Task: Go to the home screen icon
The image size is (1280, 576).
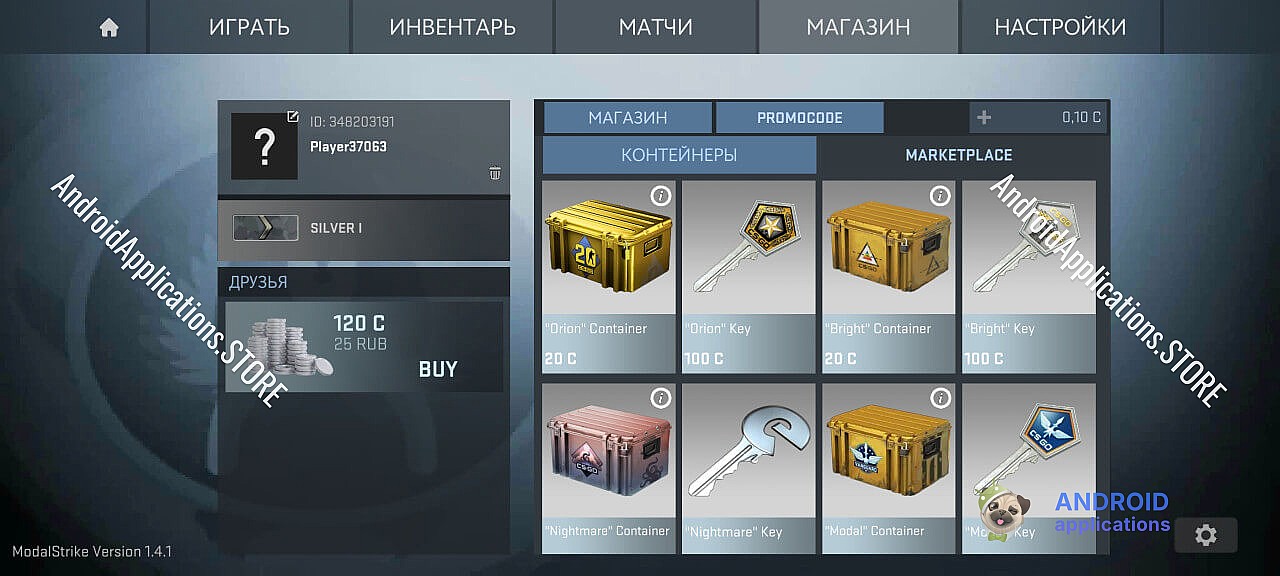Action: pos(109,28)
